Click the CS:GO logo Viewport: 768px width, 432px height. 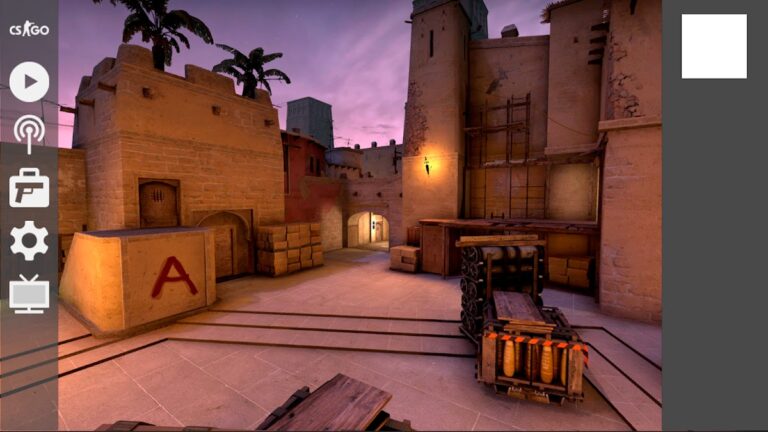point(29,29)
